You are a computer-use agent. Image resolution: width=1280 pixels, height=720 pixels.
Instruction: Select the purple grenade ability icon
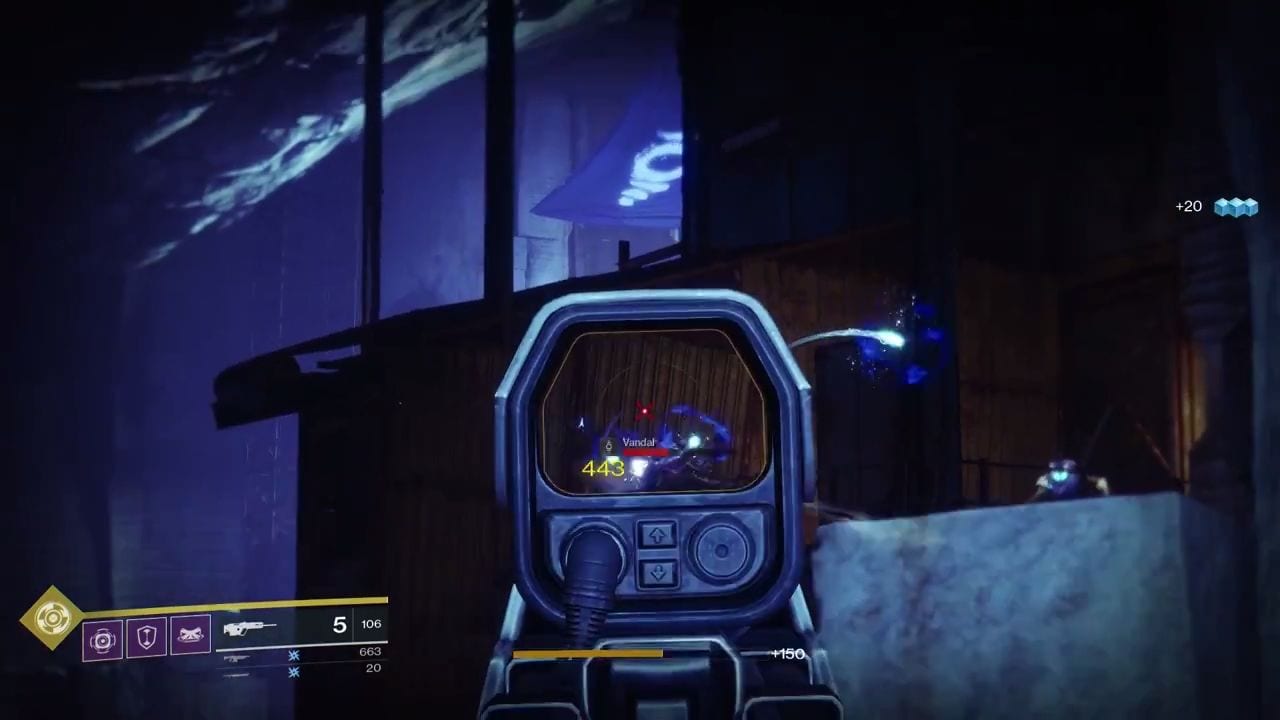click(x=103, y=639)
